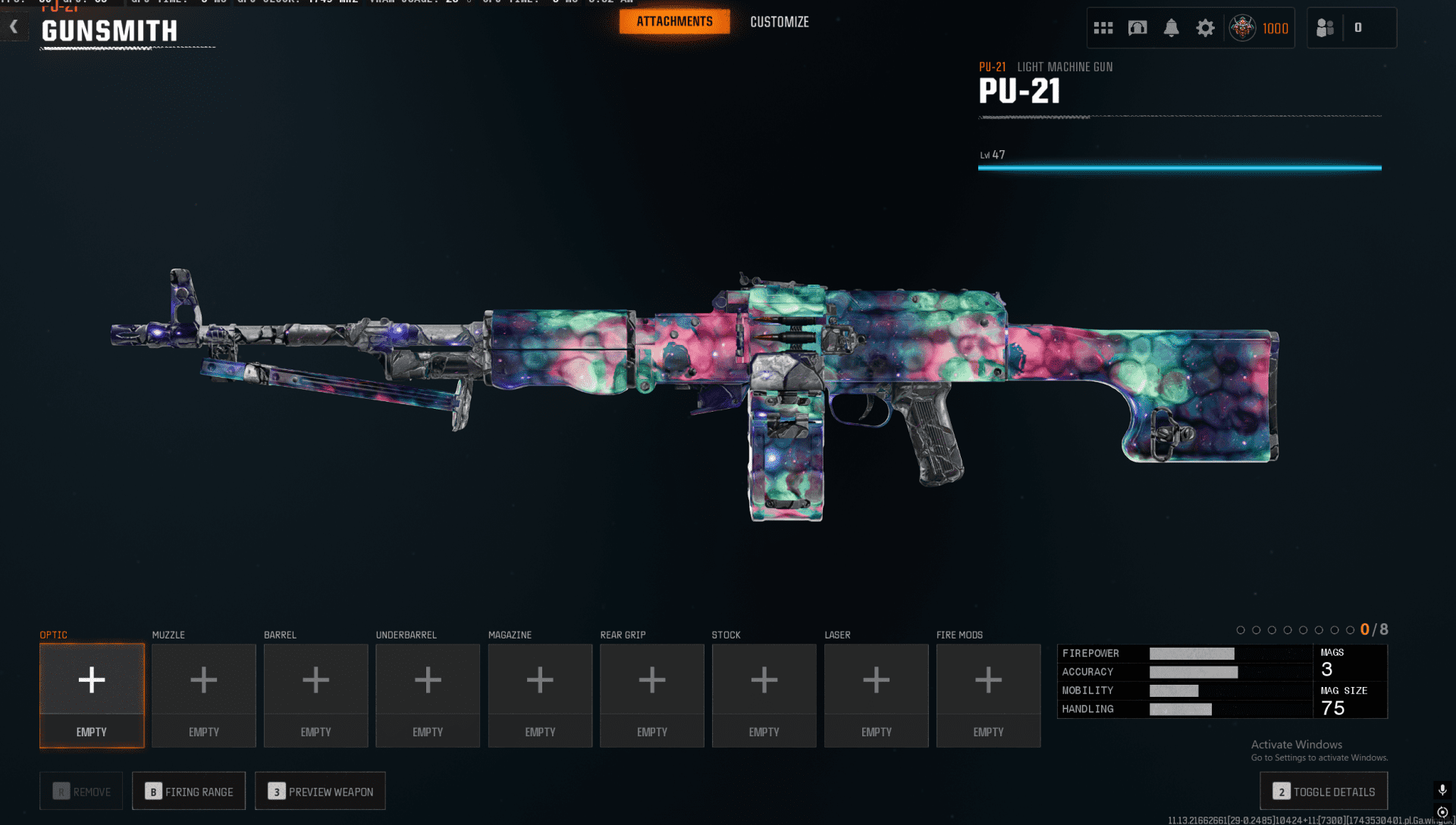The width and height of the screenshot is (1456, 825).
Task: Switch to the Attachments tab
Action: click(x=674, y=22)
